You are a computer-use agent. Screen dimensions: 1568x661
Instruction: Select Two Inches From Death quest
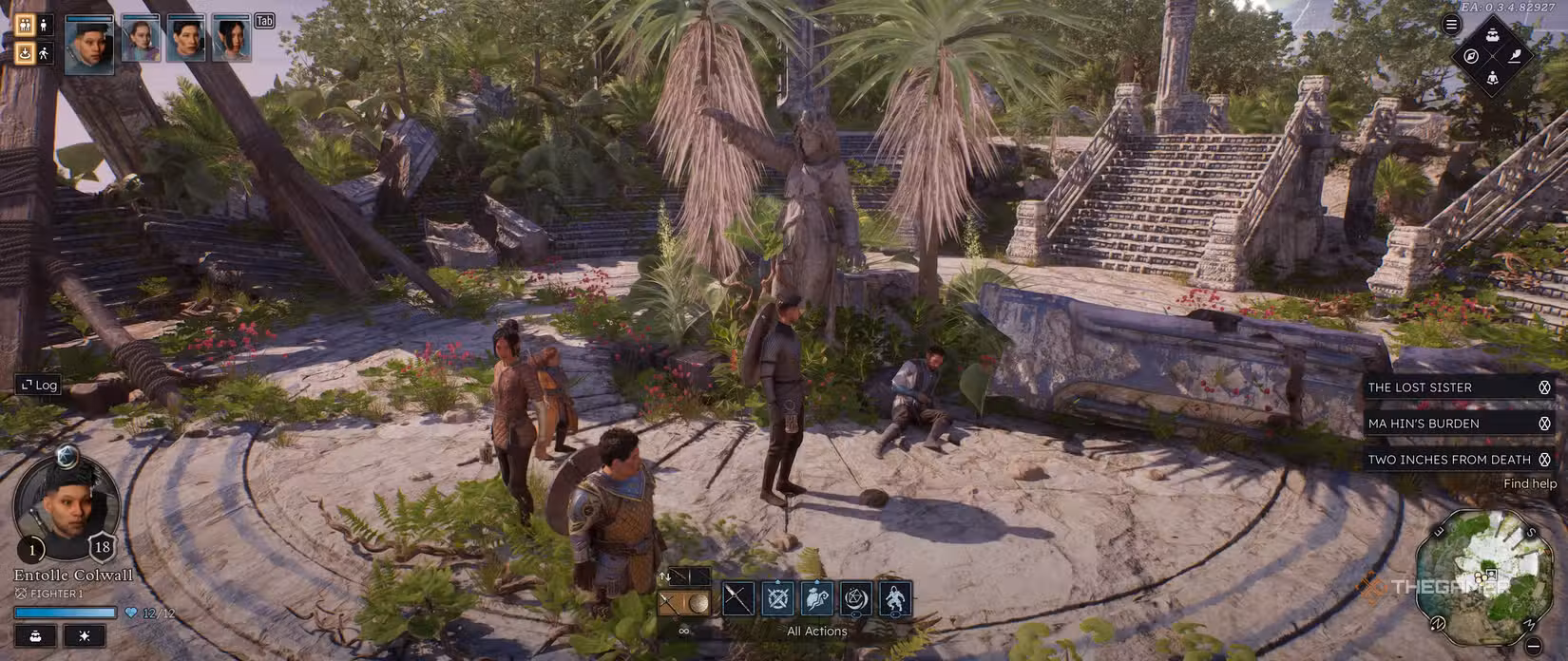1448,460
